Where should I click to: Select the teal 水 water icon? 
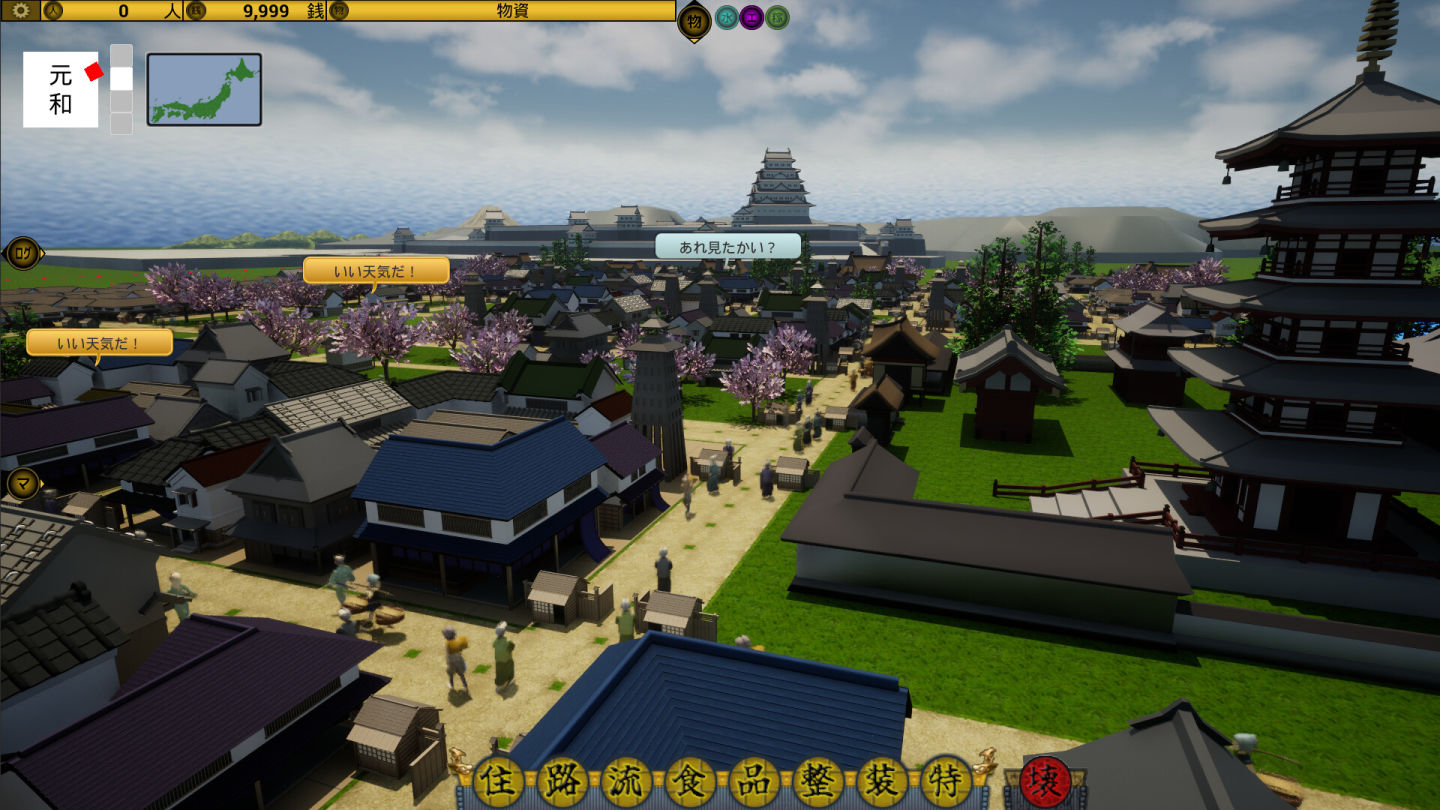(727, 17)
